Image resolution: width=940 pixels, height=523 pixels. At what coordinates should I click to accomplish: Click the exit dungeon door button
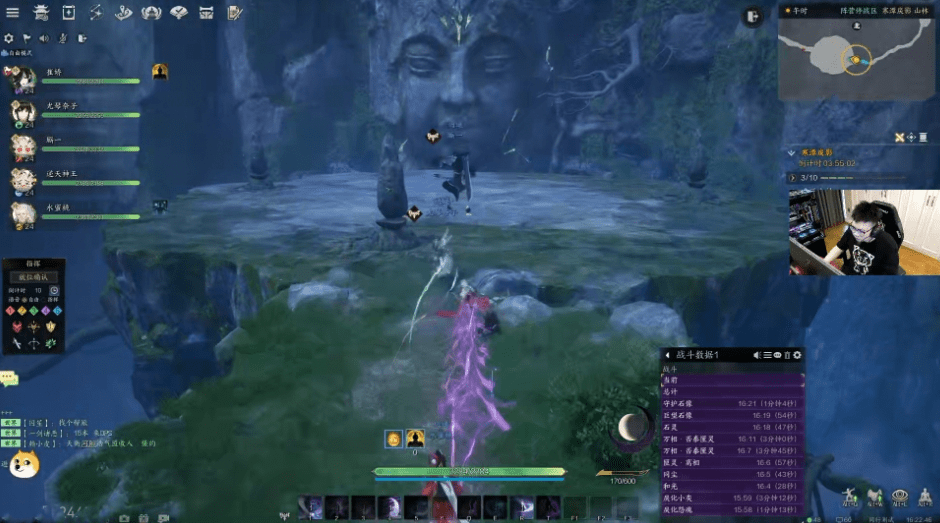point(752,16)
